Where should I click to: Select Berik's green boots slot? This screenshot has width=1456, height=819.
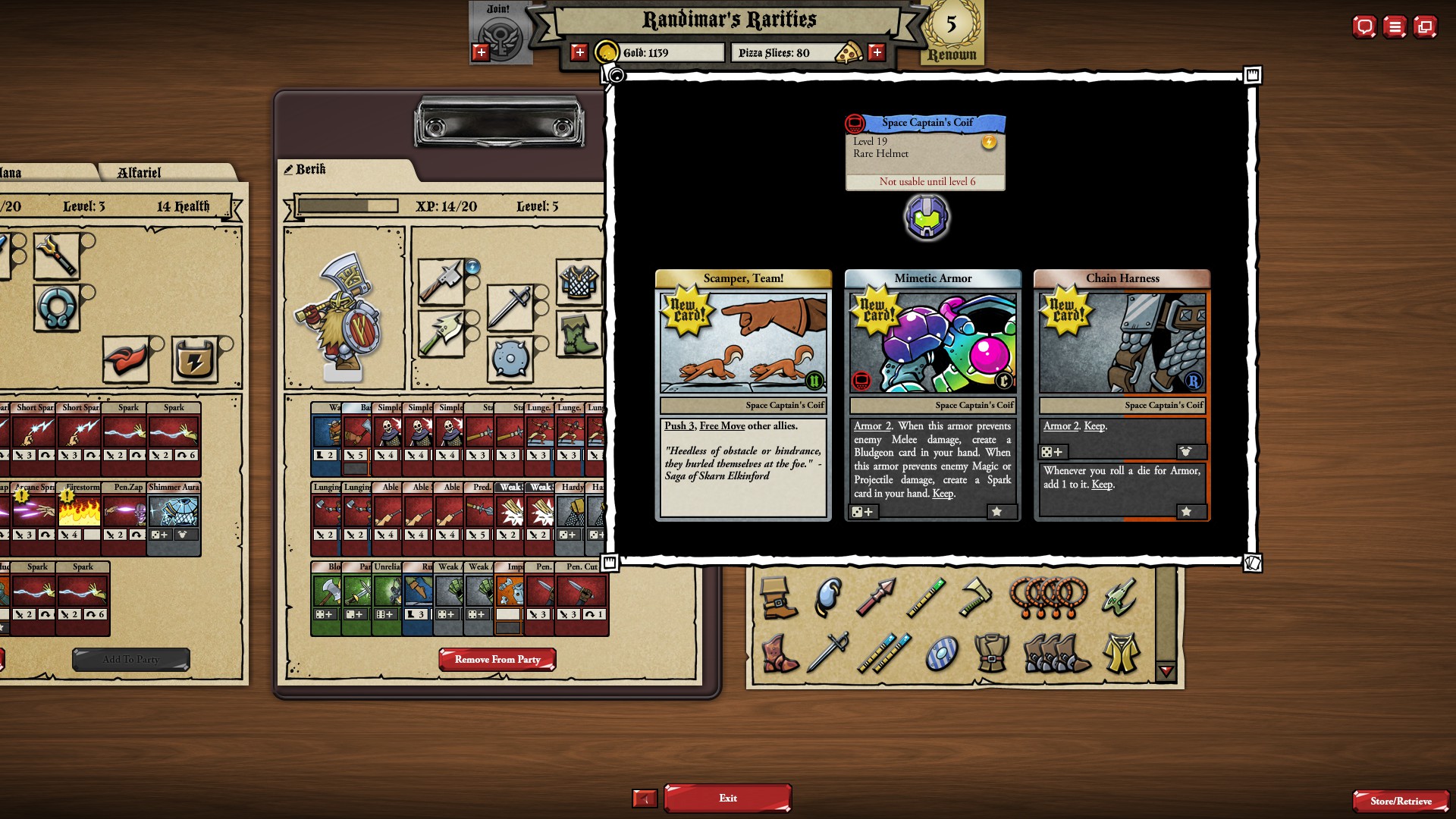point(579,334)
